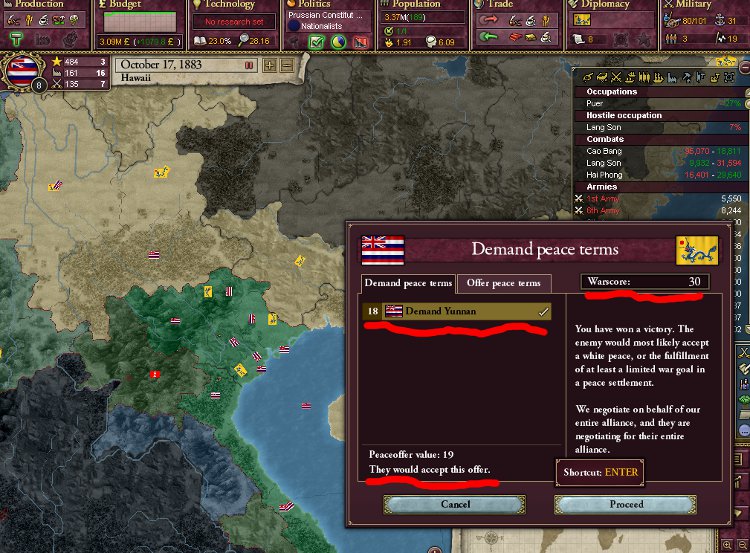Decrease game speed with the minus button
This screenshot has height=553, width=750.
[287, 65]
